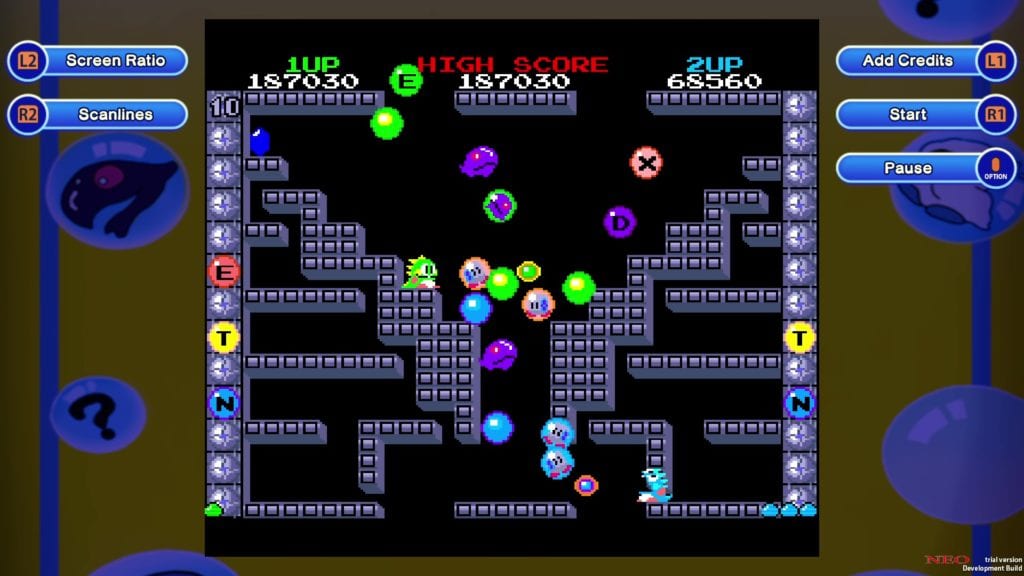Select the Start button
The height and width of the screenshot is (576, 1024).
click(x=908, y=115)
